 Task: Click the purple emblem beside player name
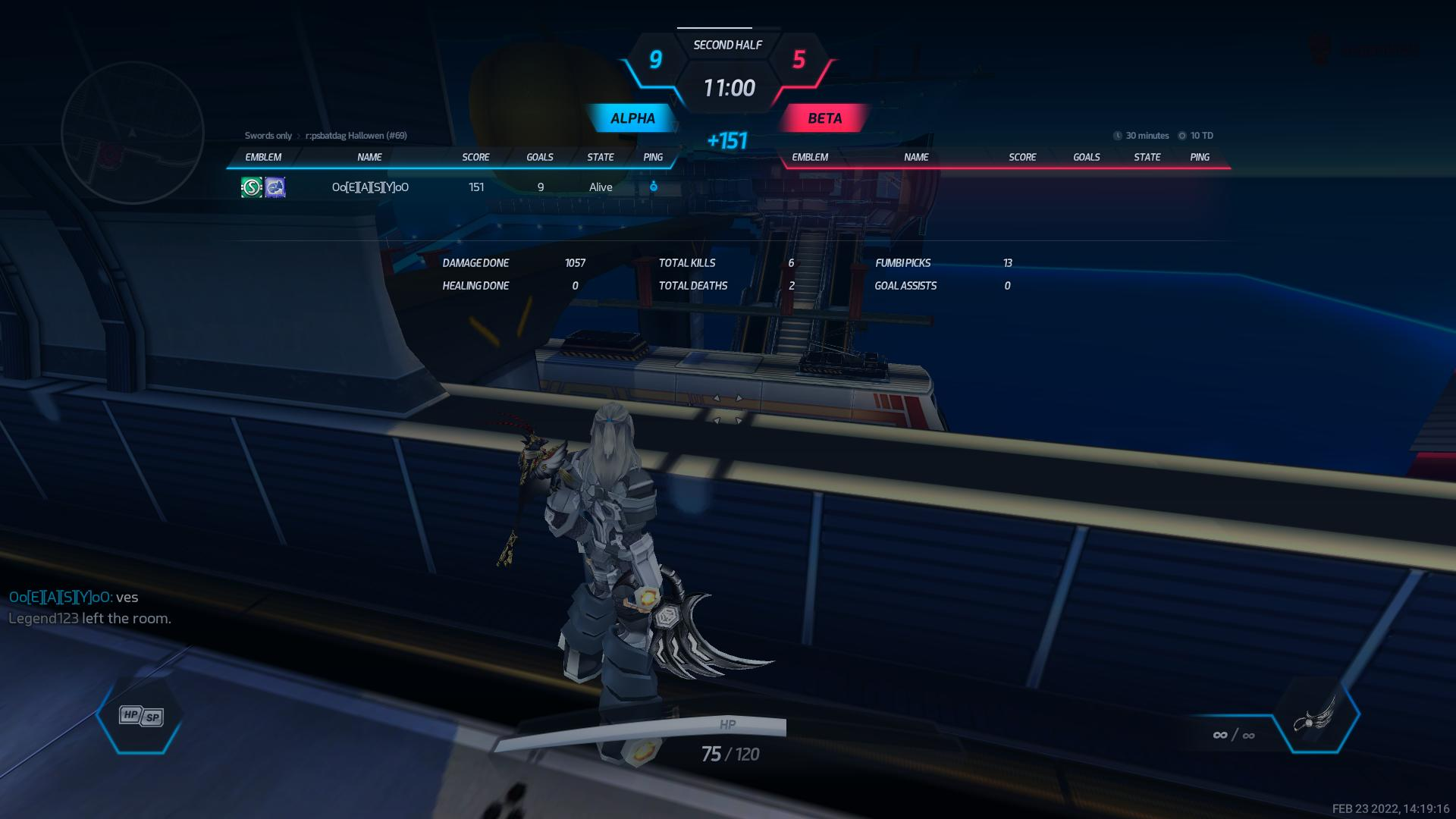[x=275, y=187]
